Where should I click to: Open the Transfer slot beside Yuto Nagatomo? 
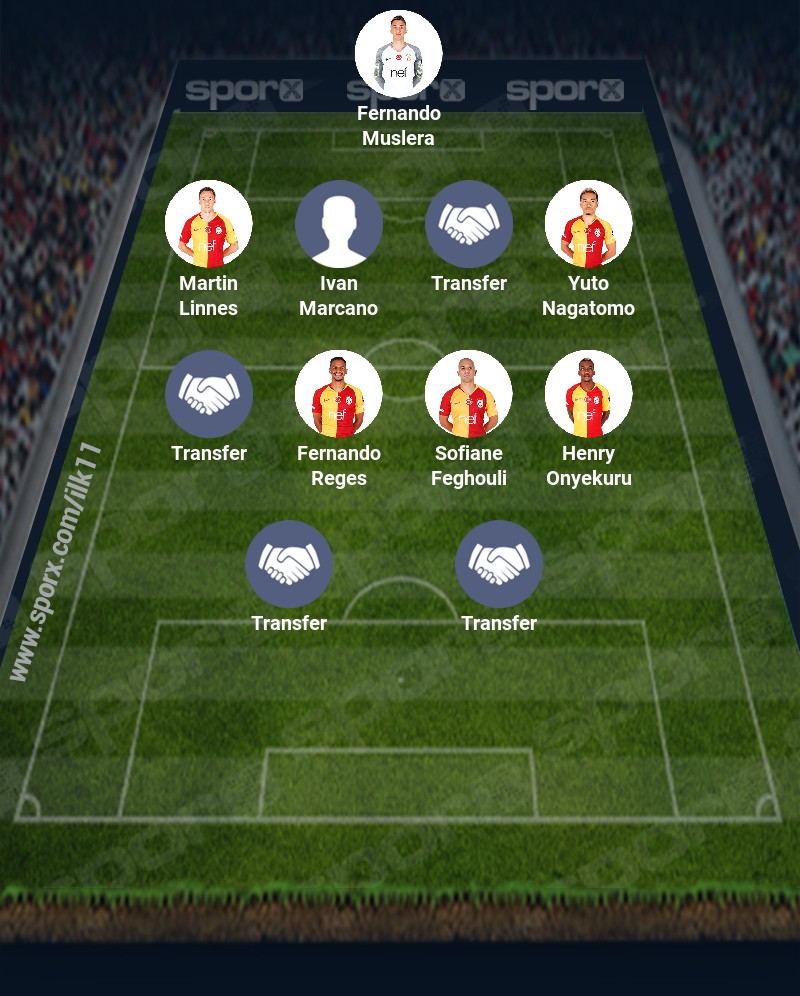(x=468, y=224)
